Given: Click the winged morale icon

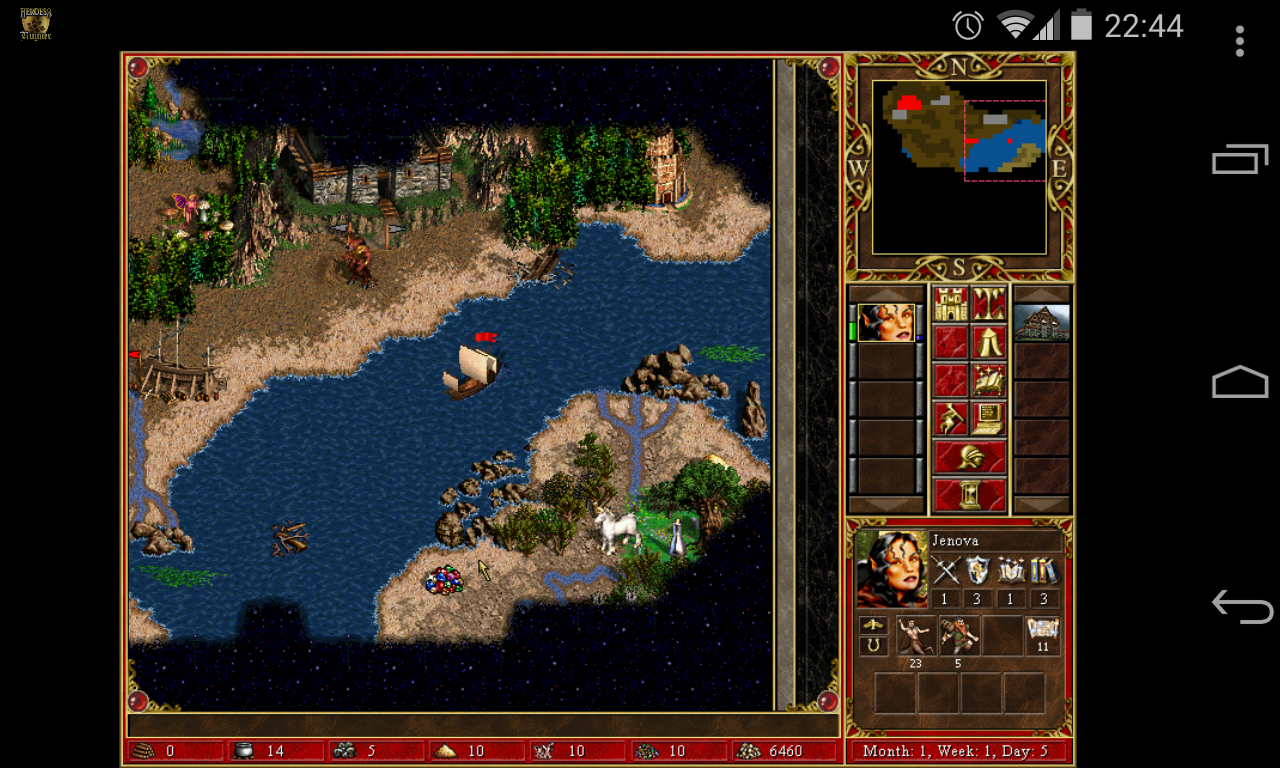Looking at the screenshot, I should 874,625.
